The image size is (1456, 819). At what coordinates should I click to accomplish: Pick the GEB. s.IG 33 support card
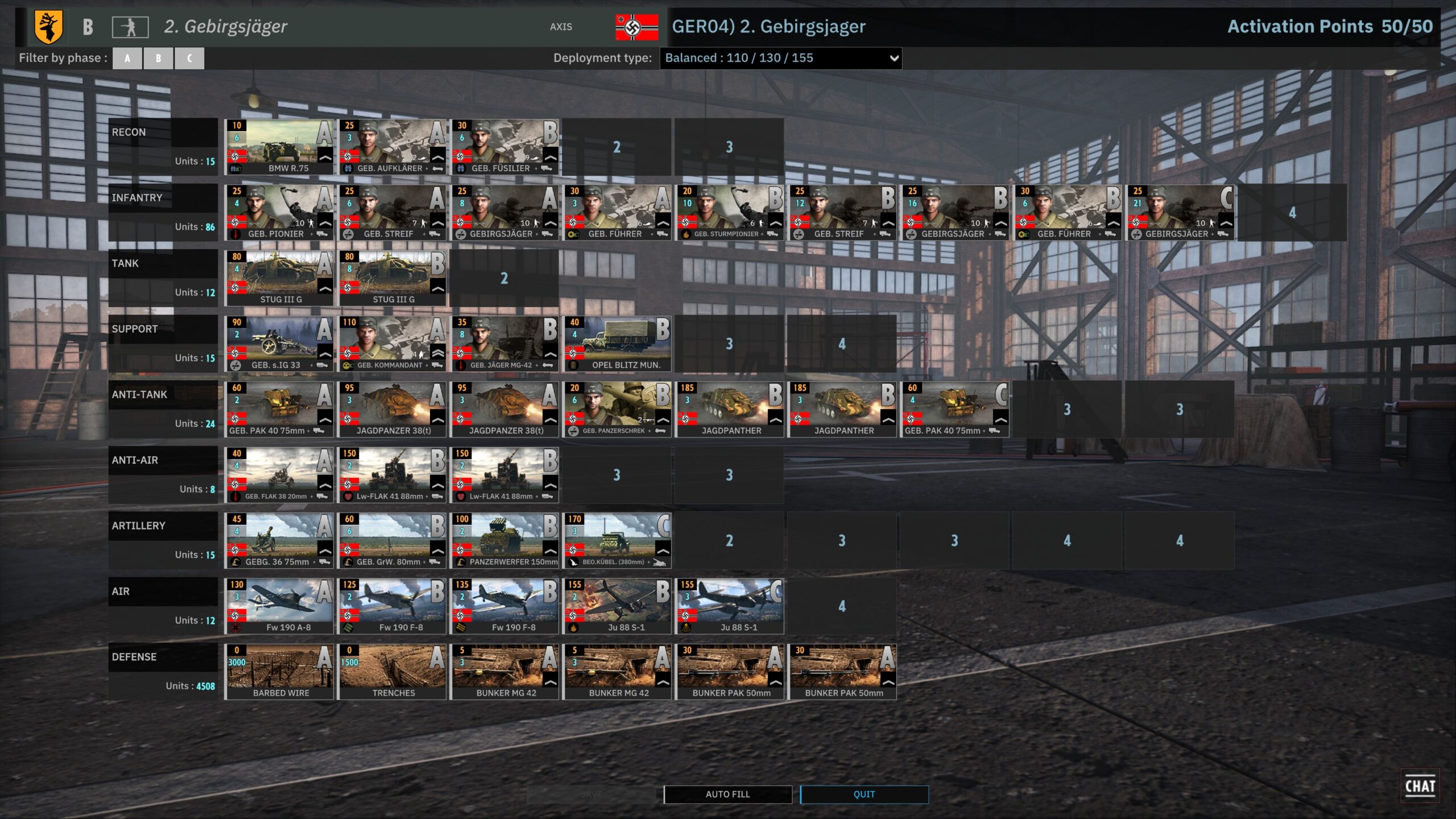click(x=279, y=344)
